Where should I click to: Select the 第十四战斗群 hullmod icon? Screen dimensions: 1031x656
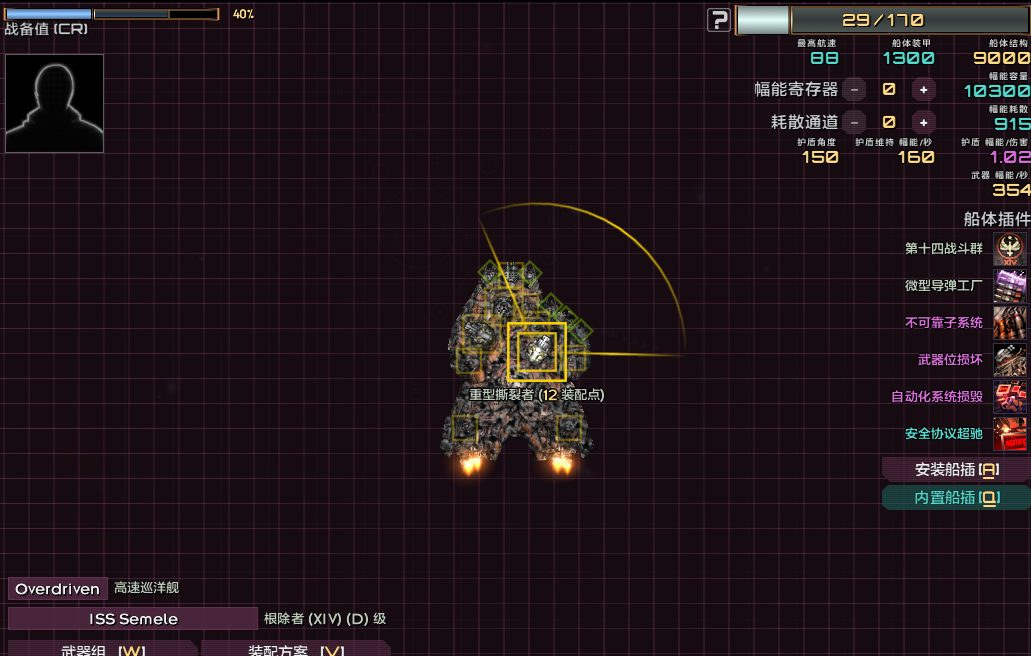1010,249
